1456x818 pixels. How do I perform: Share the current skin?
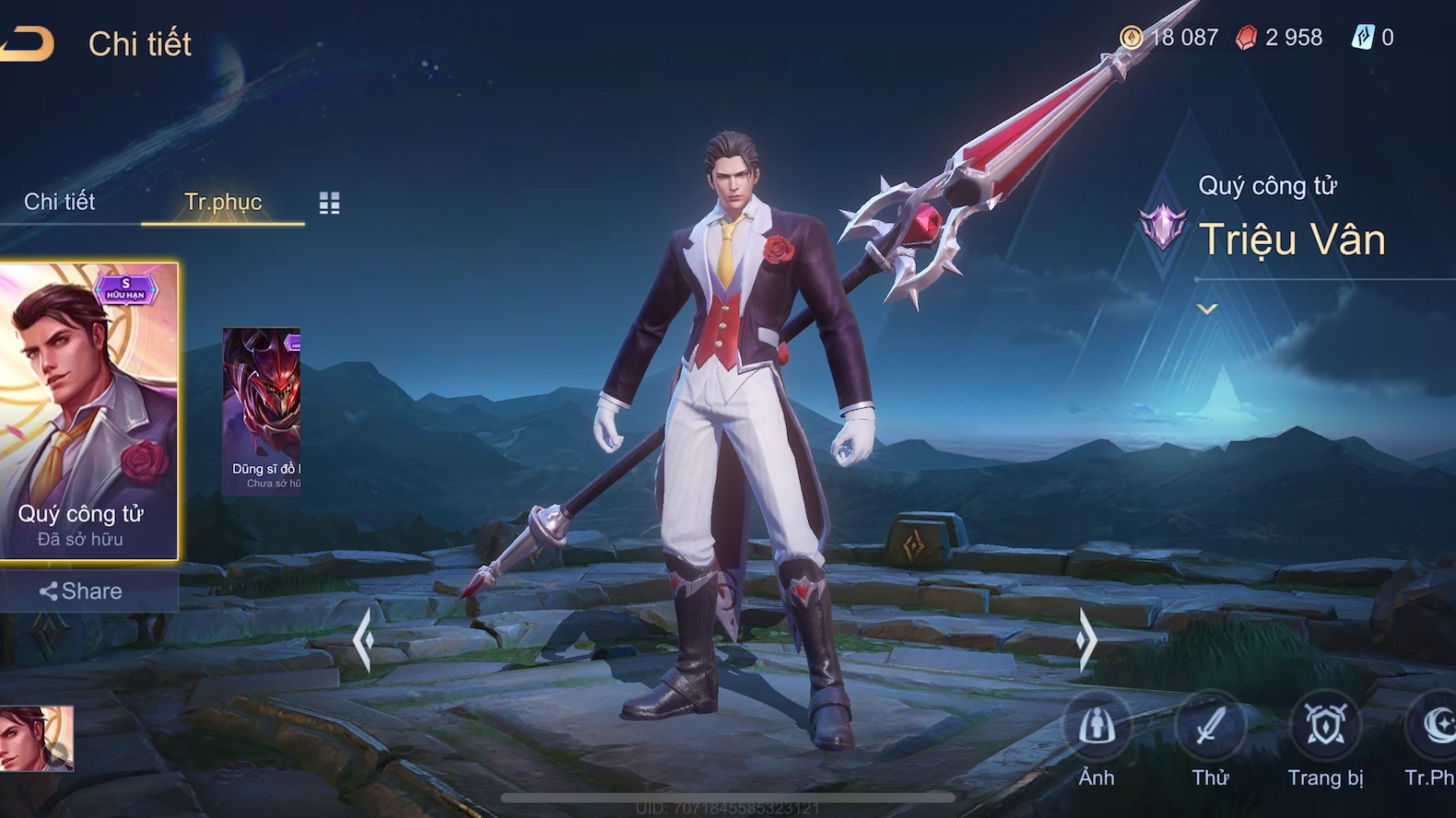click(x=83, y=591)
